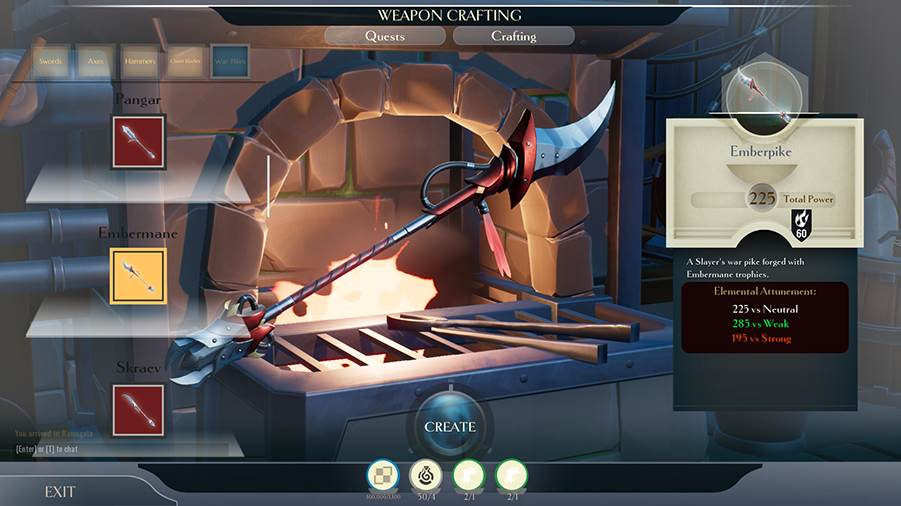Show the Axes weapon category

[96, 61]
